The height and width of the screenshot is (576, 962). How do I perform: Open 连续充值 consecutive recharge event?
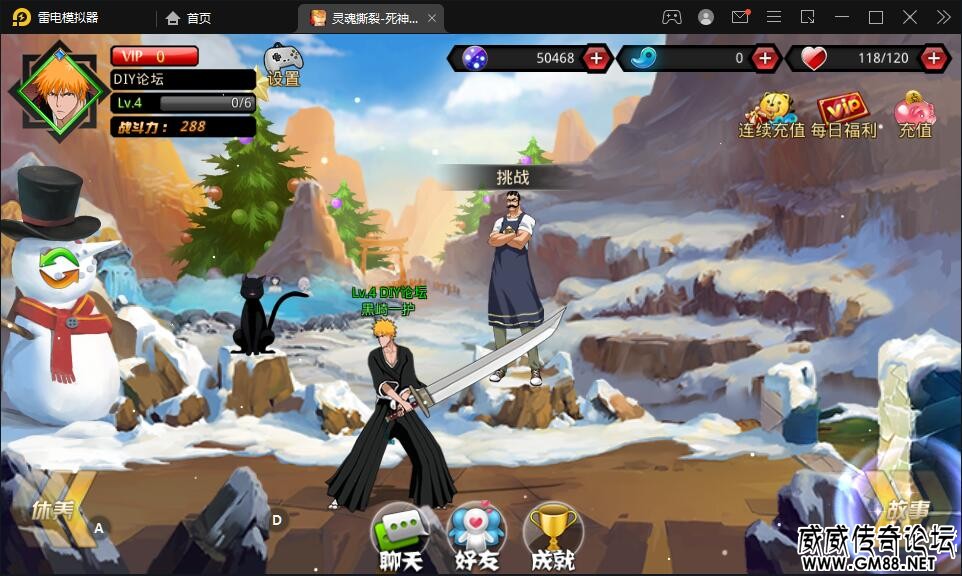[x=771, y=115]
